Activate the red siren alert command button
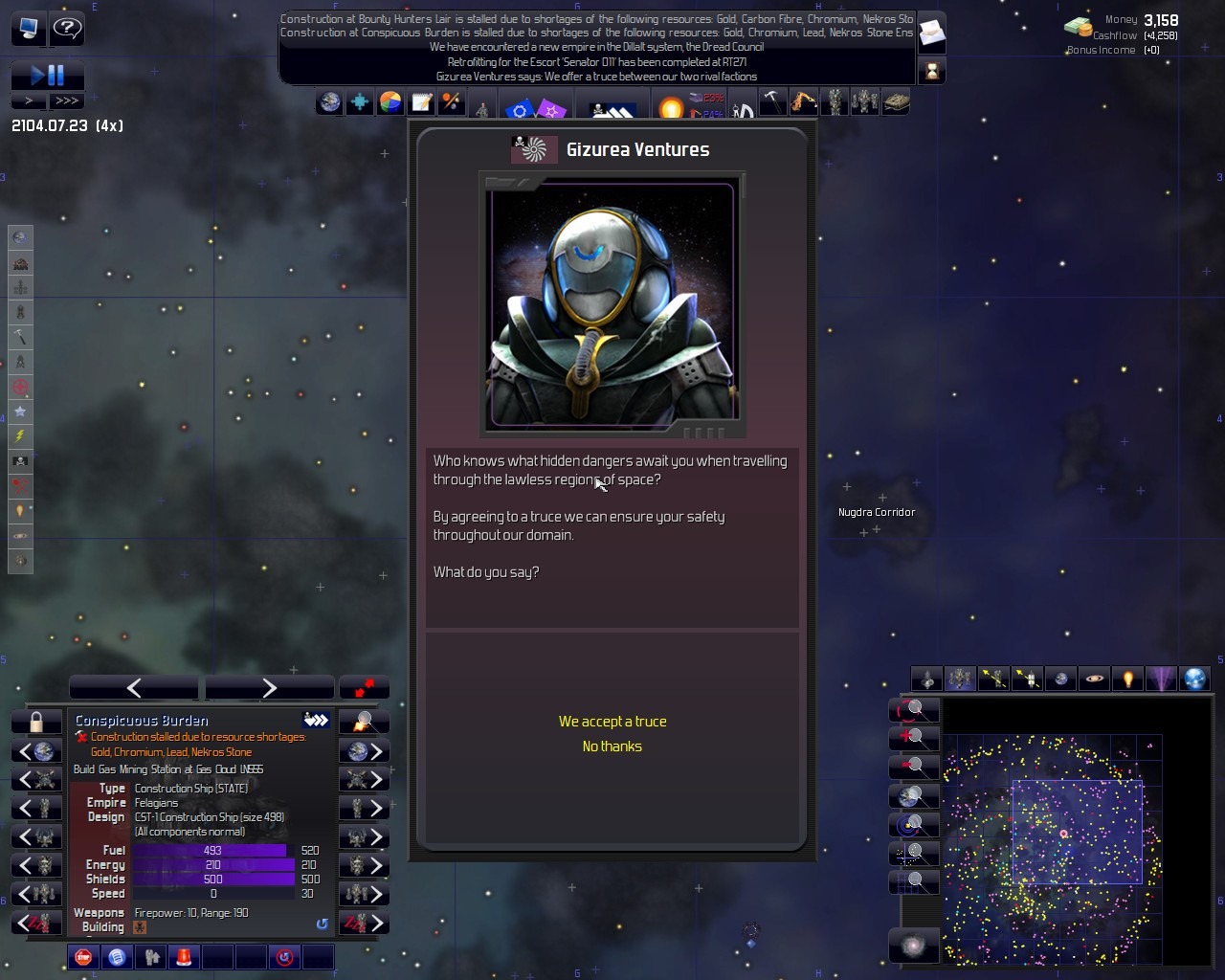Viewport: 1225px width, 980px height. point(184,956)
